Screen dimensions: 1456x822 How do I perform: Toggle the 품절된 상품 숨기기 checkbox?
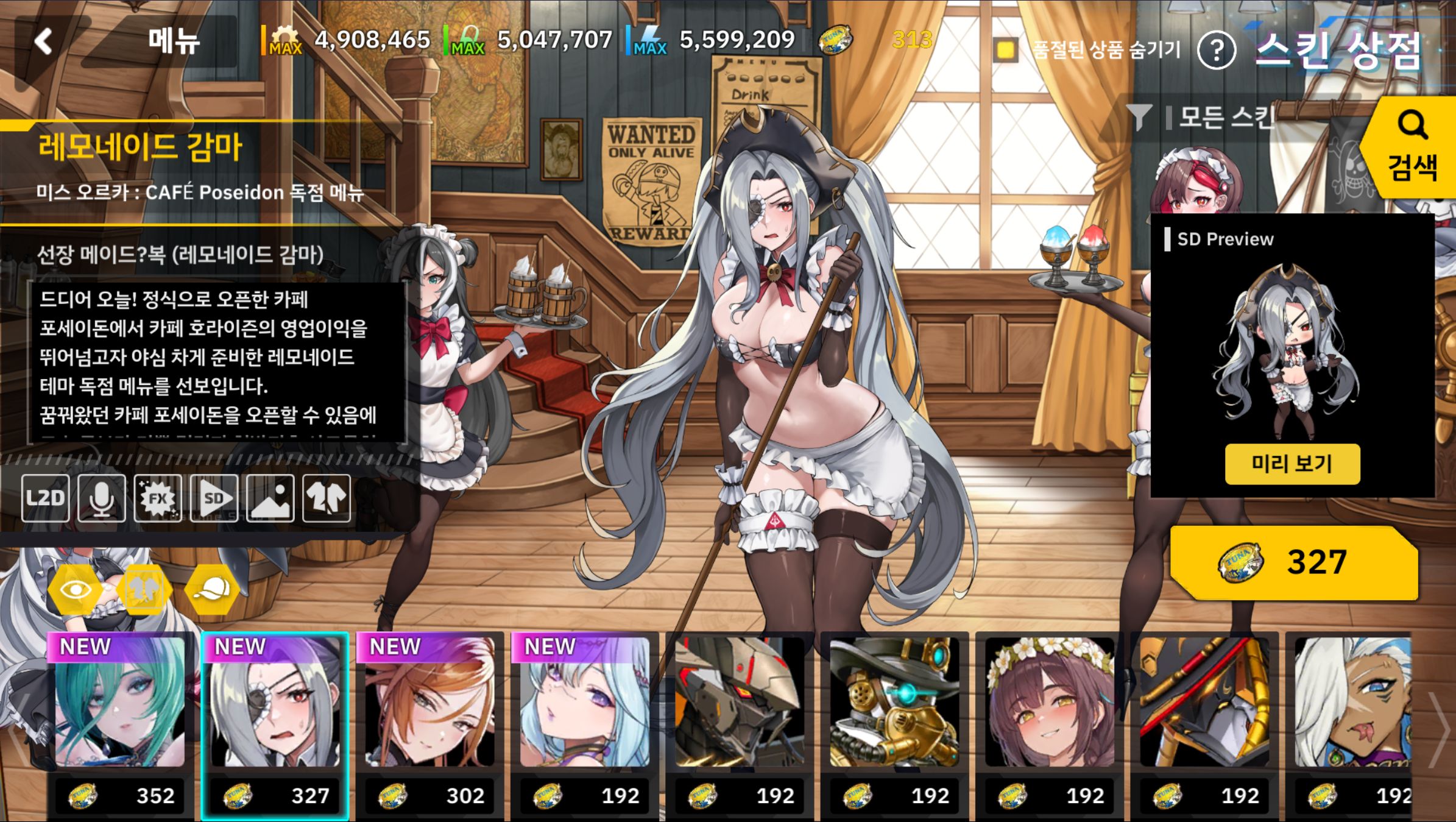(x=1005, y=49)
